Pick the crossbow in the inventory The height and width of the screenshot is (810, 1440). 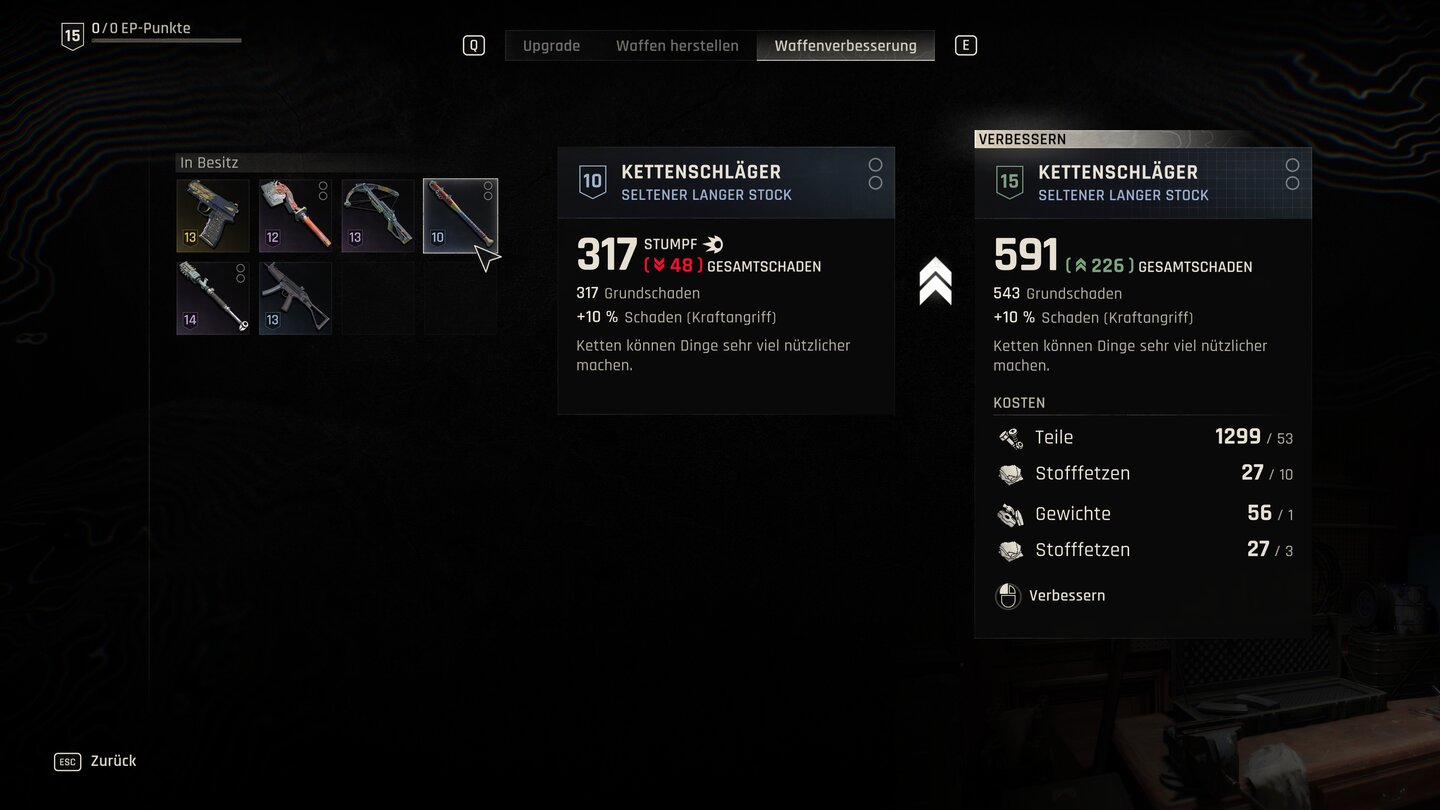click(377, 216)
